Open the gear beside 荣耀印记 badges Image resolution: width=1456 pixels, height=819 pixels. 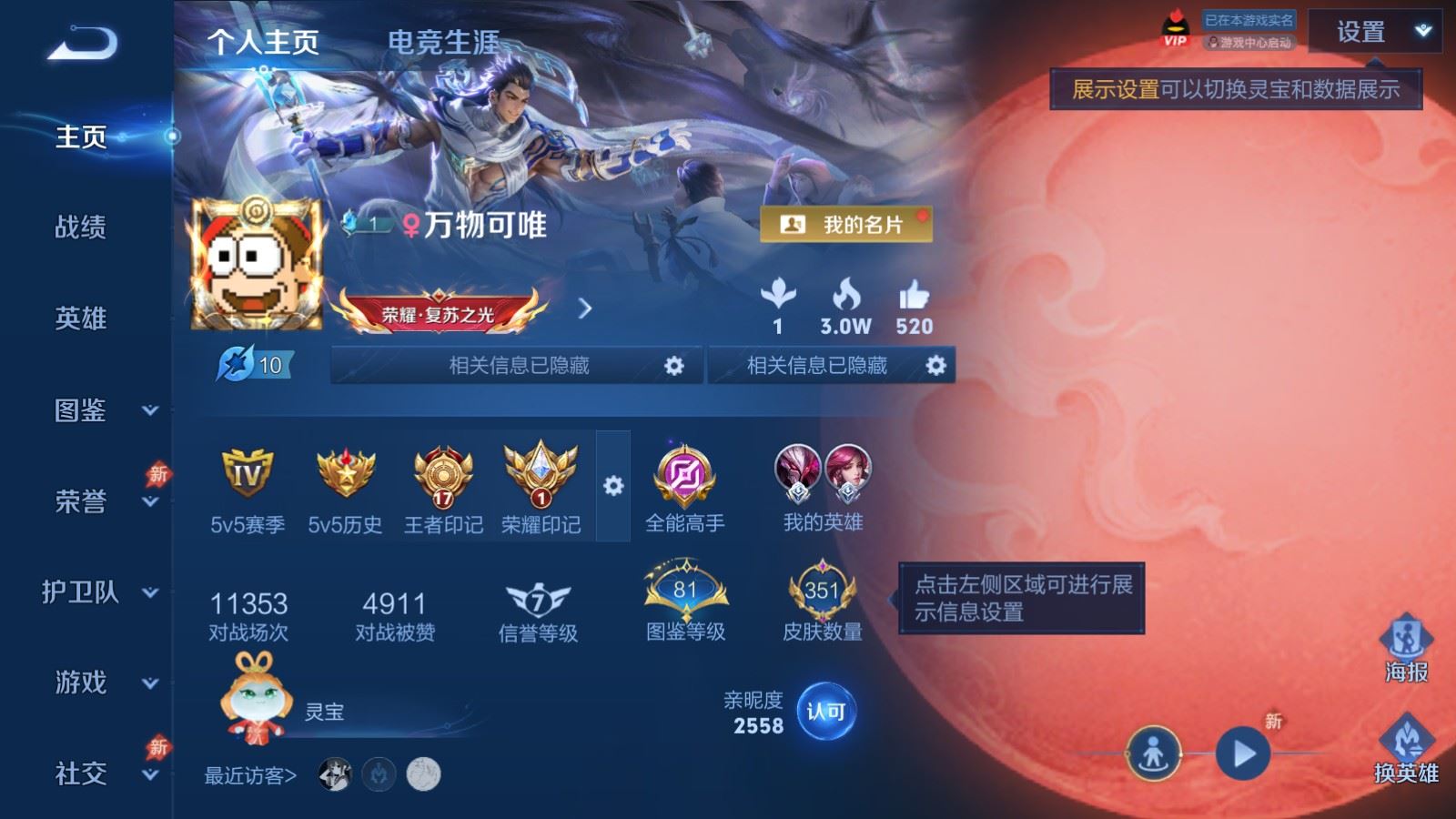click(x=611, y=487)
